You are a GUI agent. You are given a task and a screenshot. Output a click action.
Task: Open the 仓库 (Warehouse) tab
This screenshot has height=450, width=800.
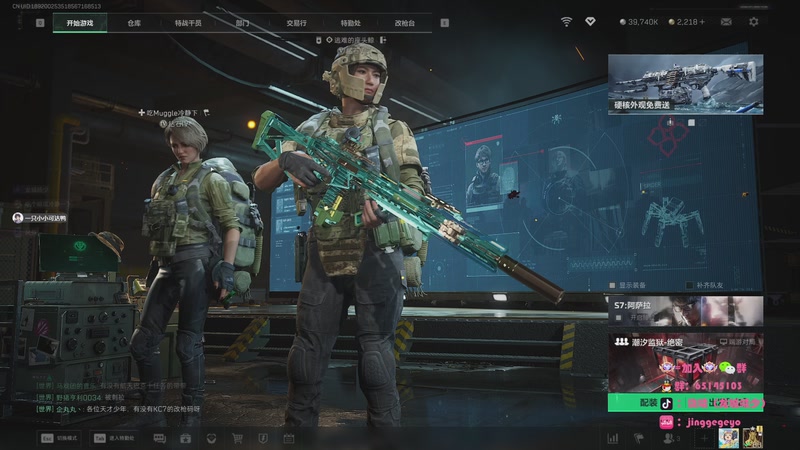pos(134,22)
